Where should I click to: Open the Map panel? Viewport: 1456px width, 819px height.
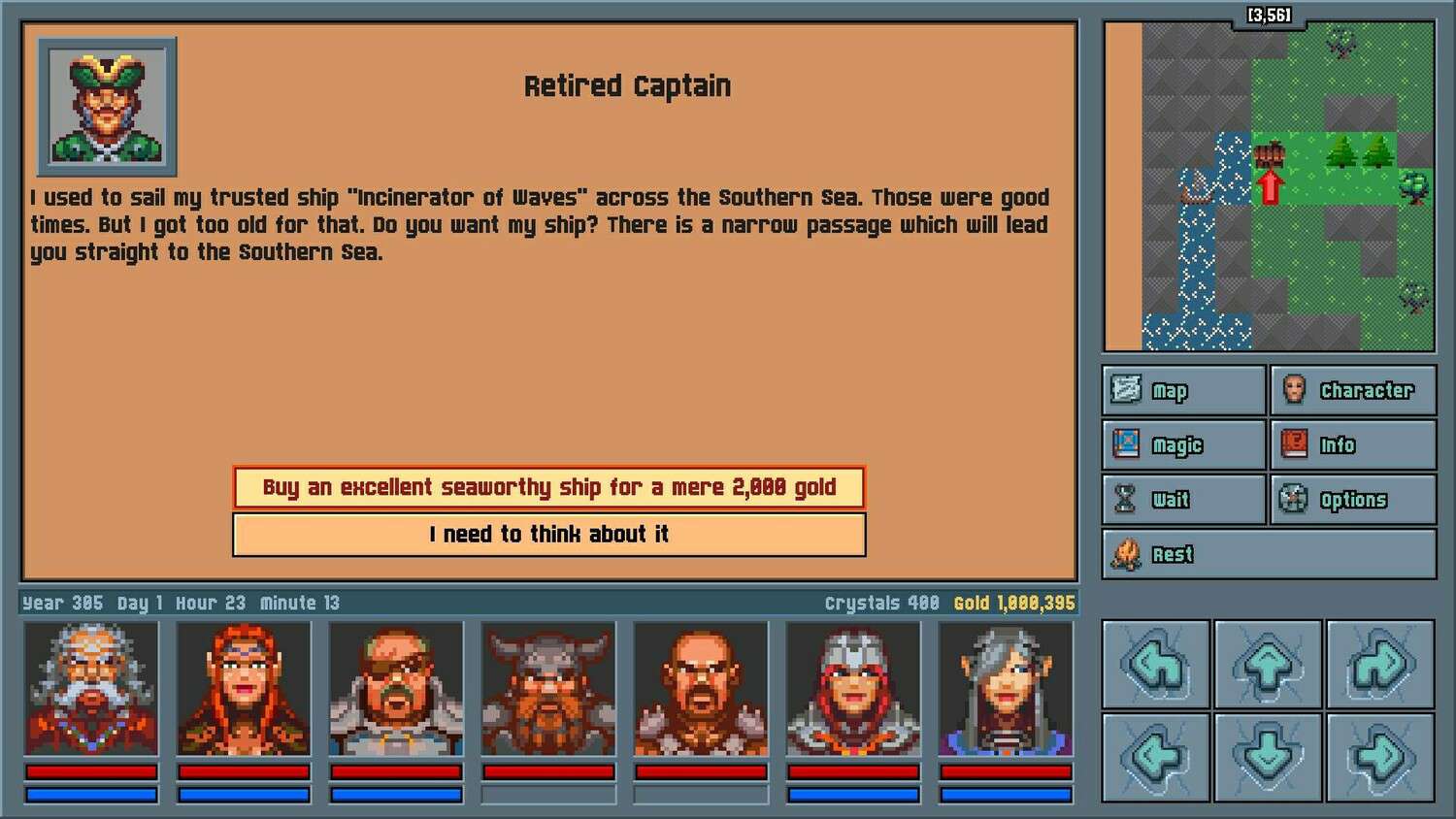point(1184,390)
